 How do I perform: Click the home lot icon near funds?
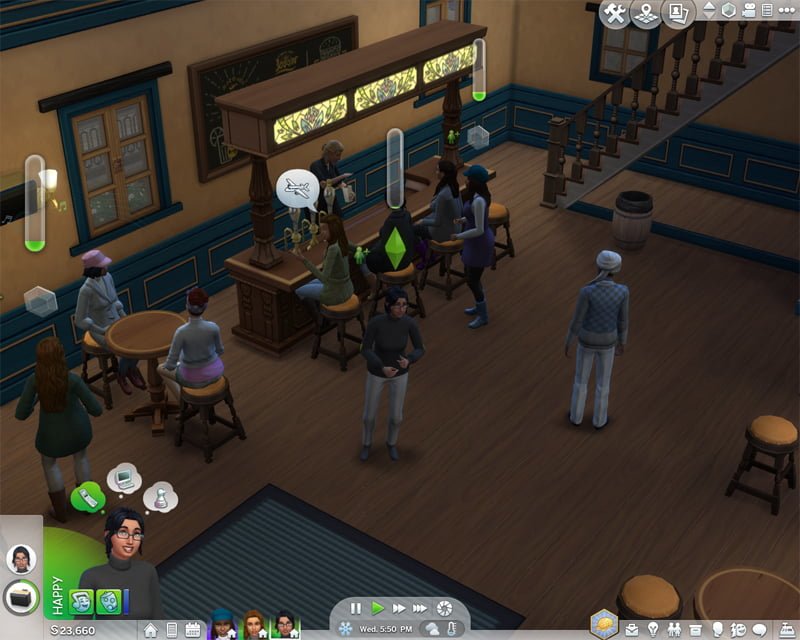(150, 630)
